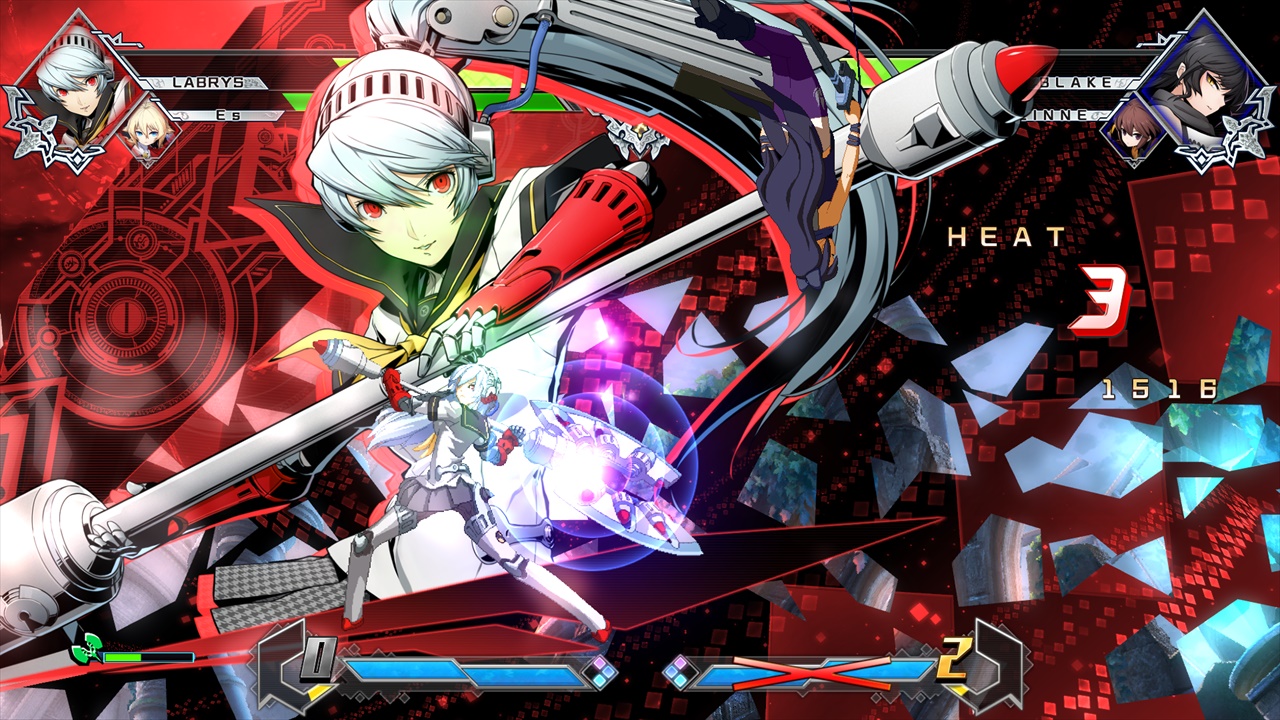This screenshot has height=720, width=1280.
Task: Select Es's small partner portrait icon
Action: click(x=150, y=135)
